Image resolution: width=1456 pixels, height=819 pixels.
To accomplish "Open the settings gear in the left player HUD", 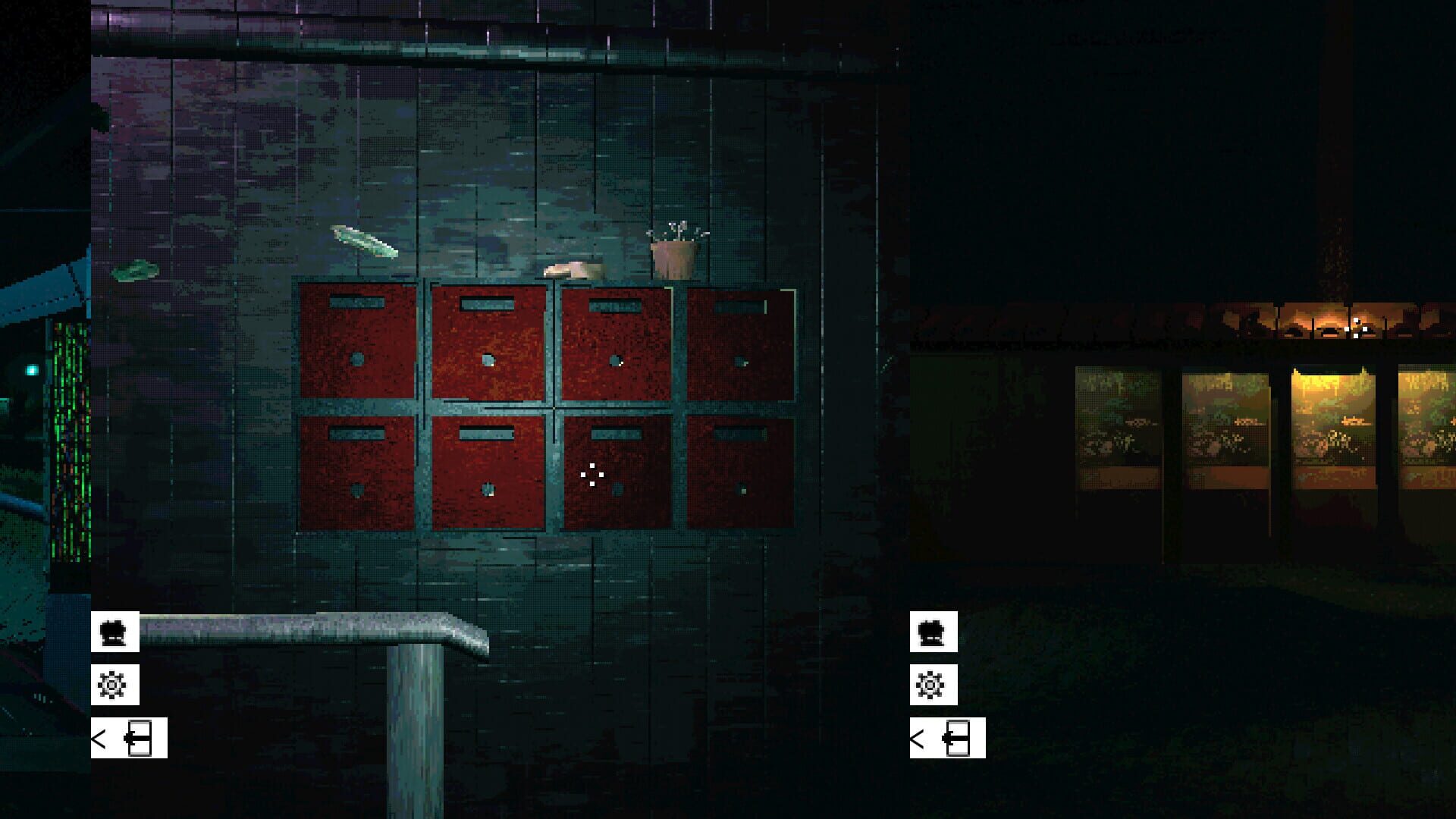I will (x=114, y=683).
